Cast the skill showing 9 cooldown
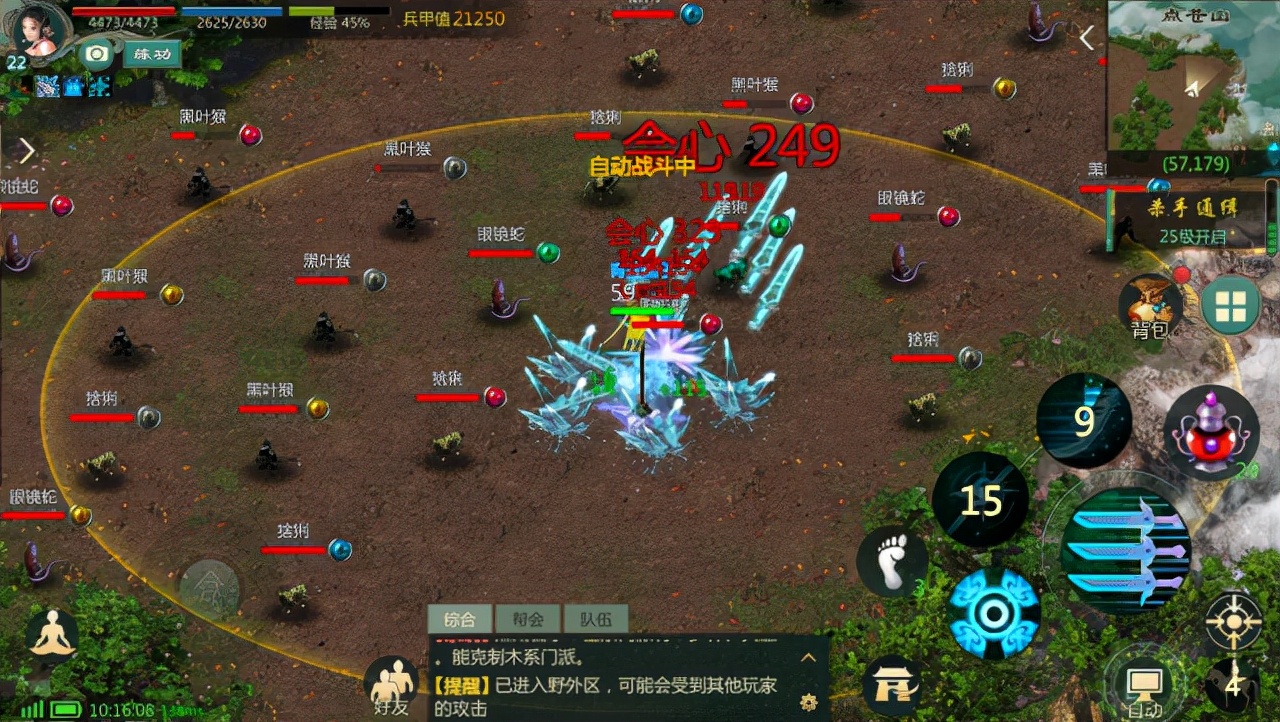This screenshot has height=722, width=1280. (1085, 420)
